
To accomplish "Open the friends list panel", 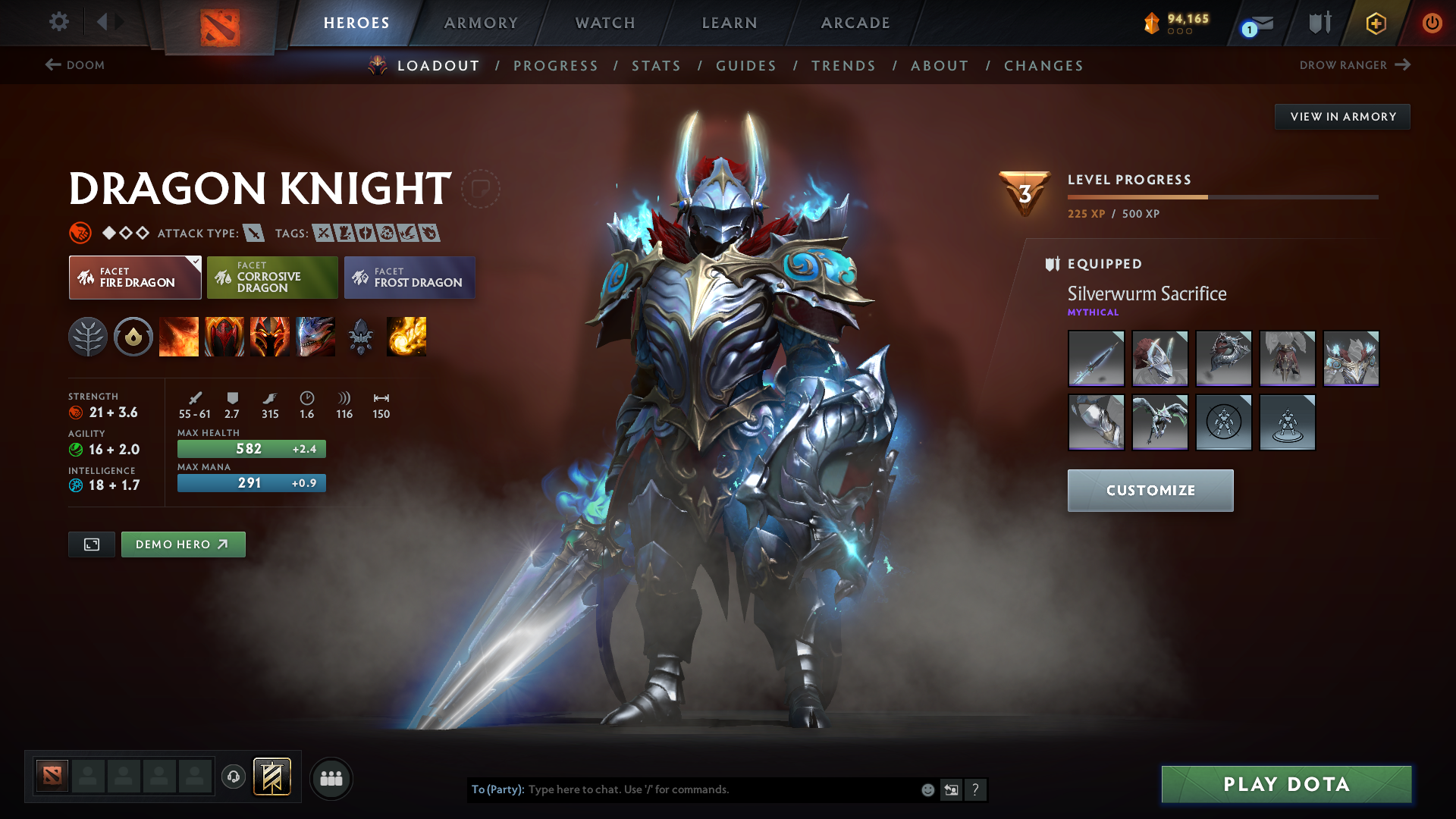I will [x=331, y=778].
